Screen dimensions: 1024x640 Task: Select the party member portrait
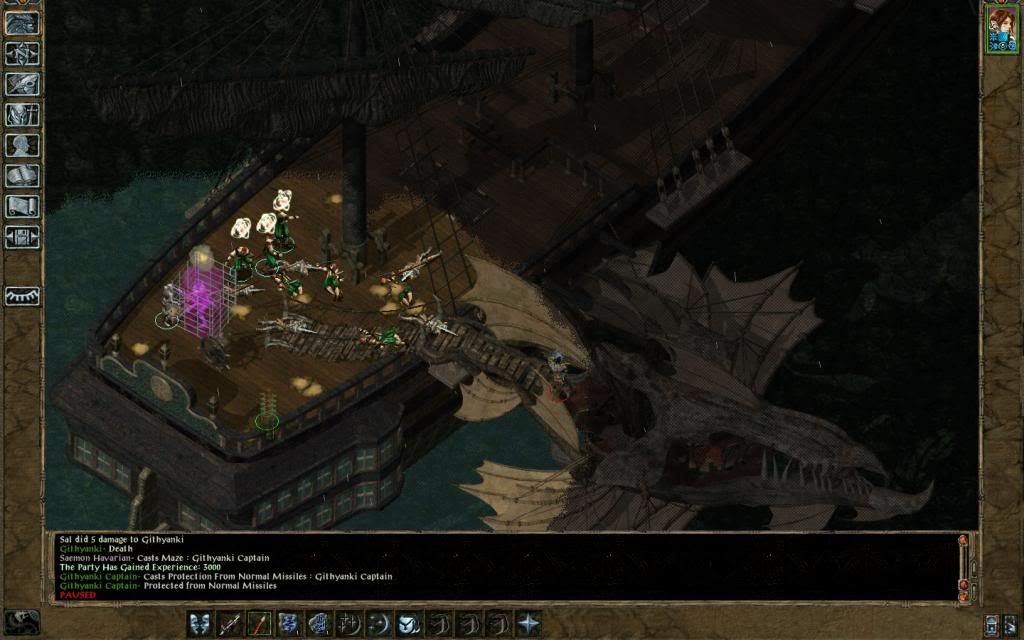(x=1000, y=28)
